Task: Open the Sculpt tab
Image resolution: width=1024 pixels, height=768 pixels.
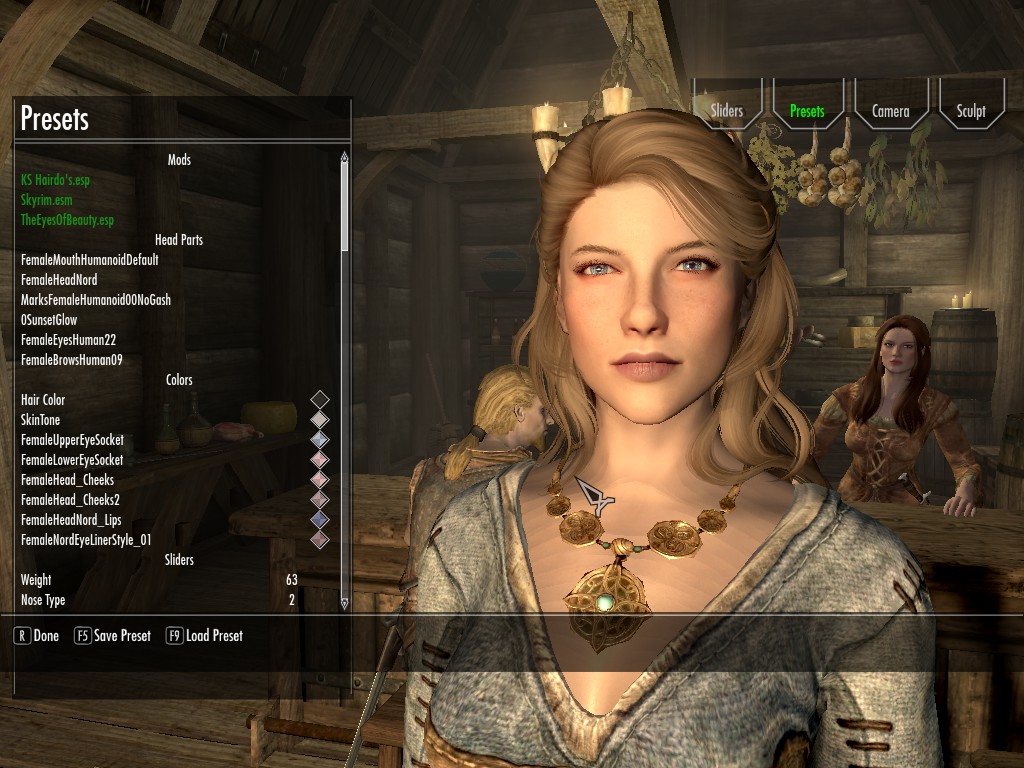Action: point(971,111)
